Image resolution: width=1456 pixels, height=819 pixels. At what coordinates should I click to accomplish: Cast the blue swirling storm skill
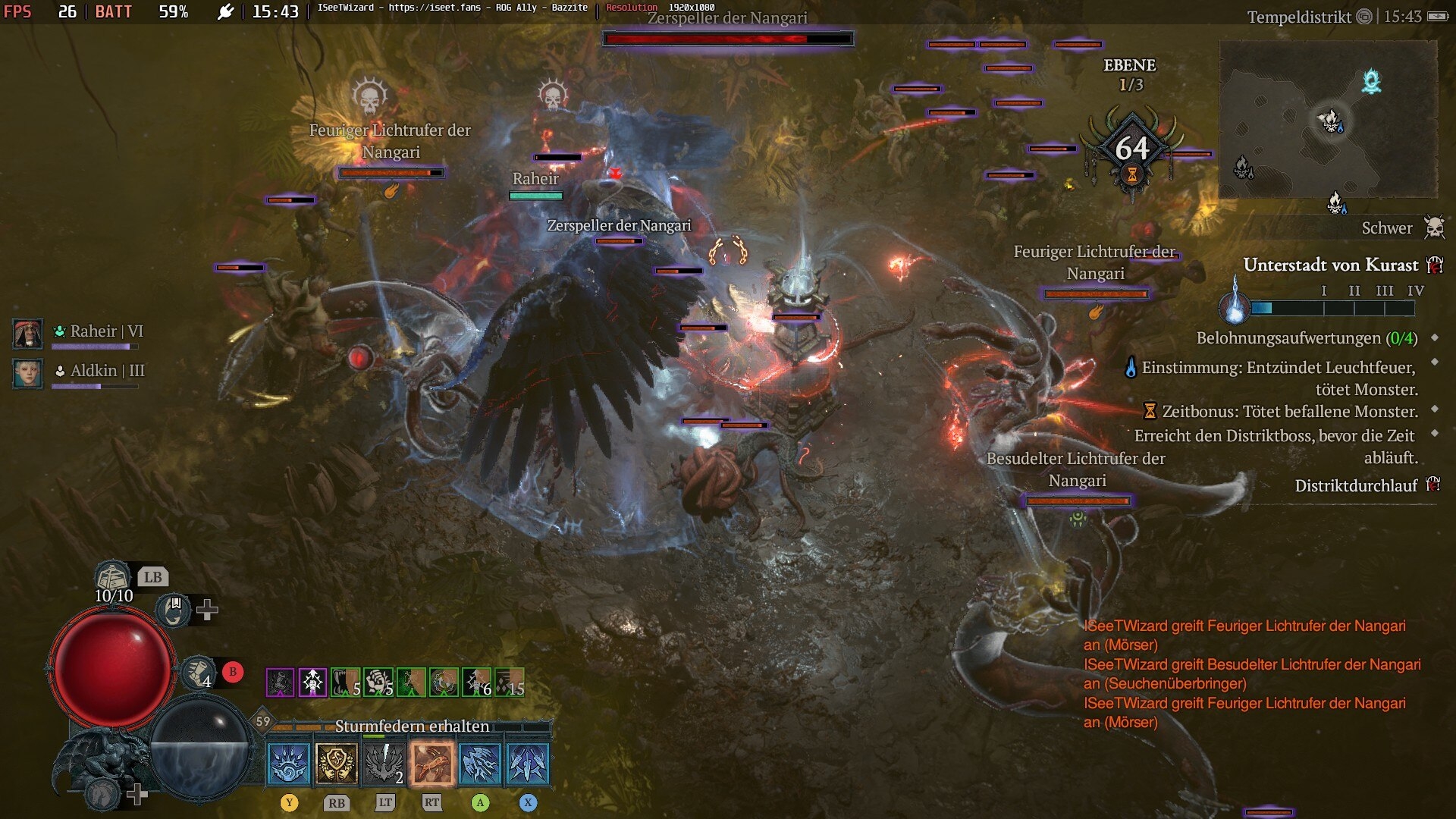pos(289,763)
